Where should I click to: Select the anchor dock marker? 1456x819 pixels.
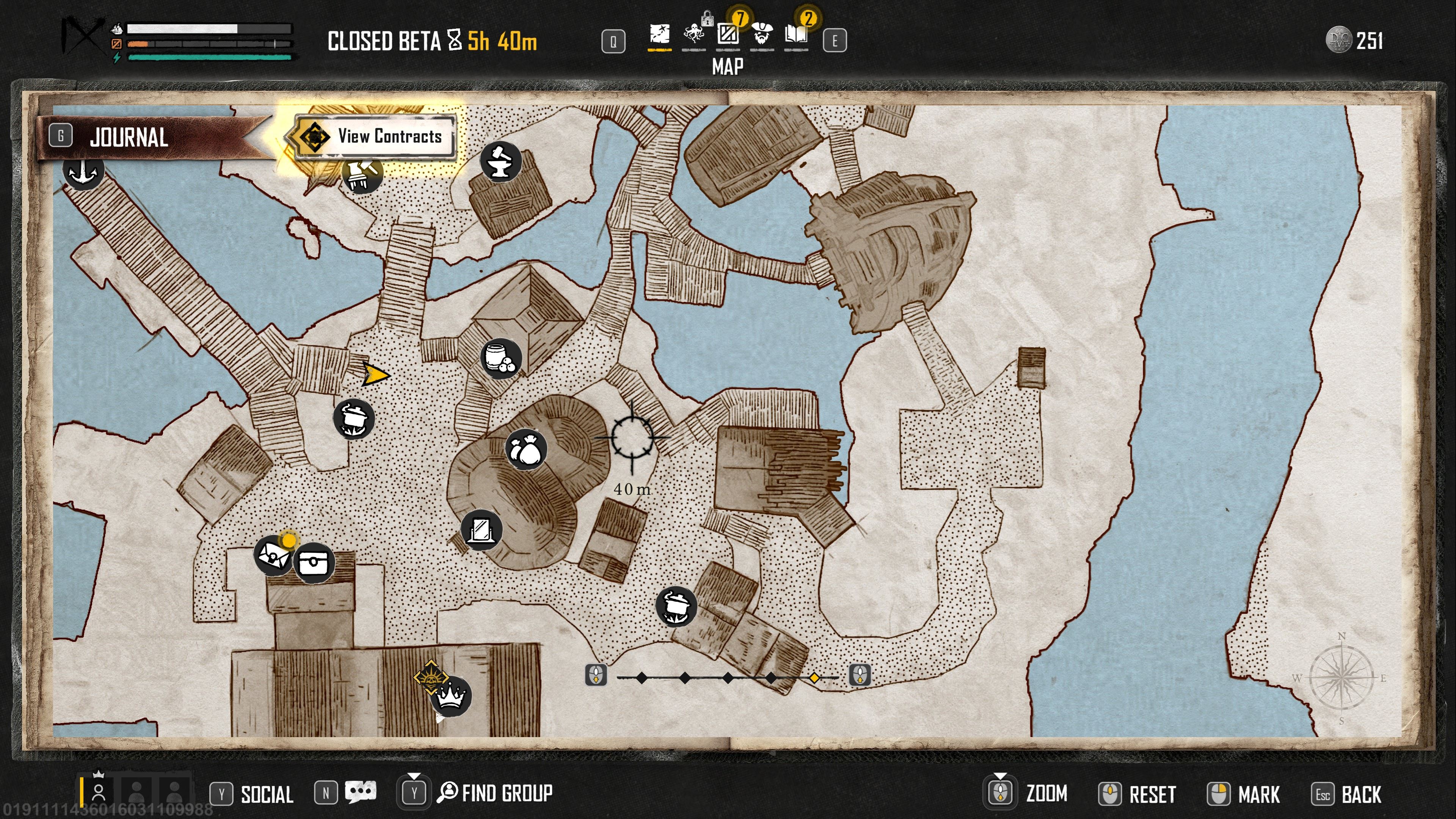(84, 169)
